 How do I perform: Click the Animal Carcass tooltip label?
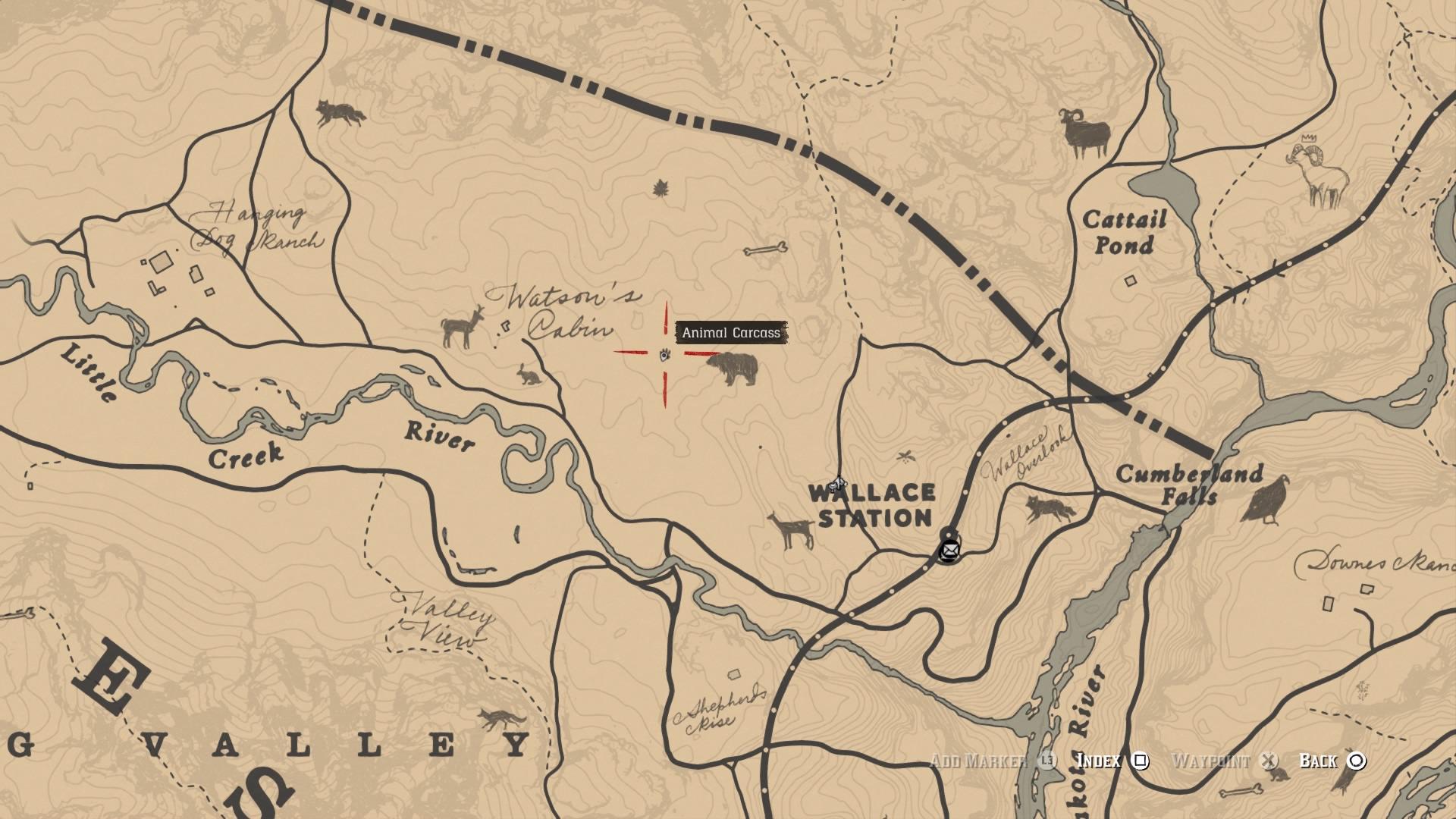(732, 332)
